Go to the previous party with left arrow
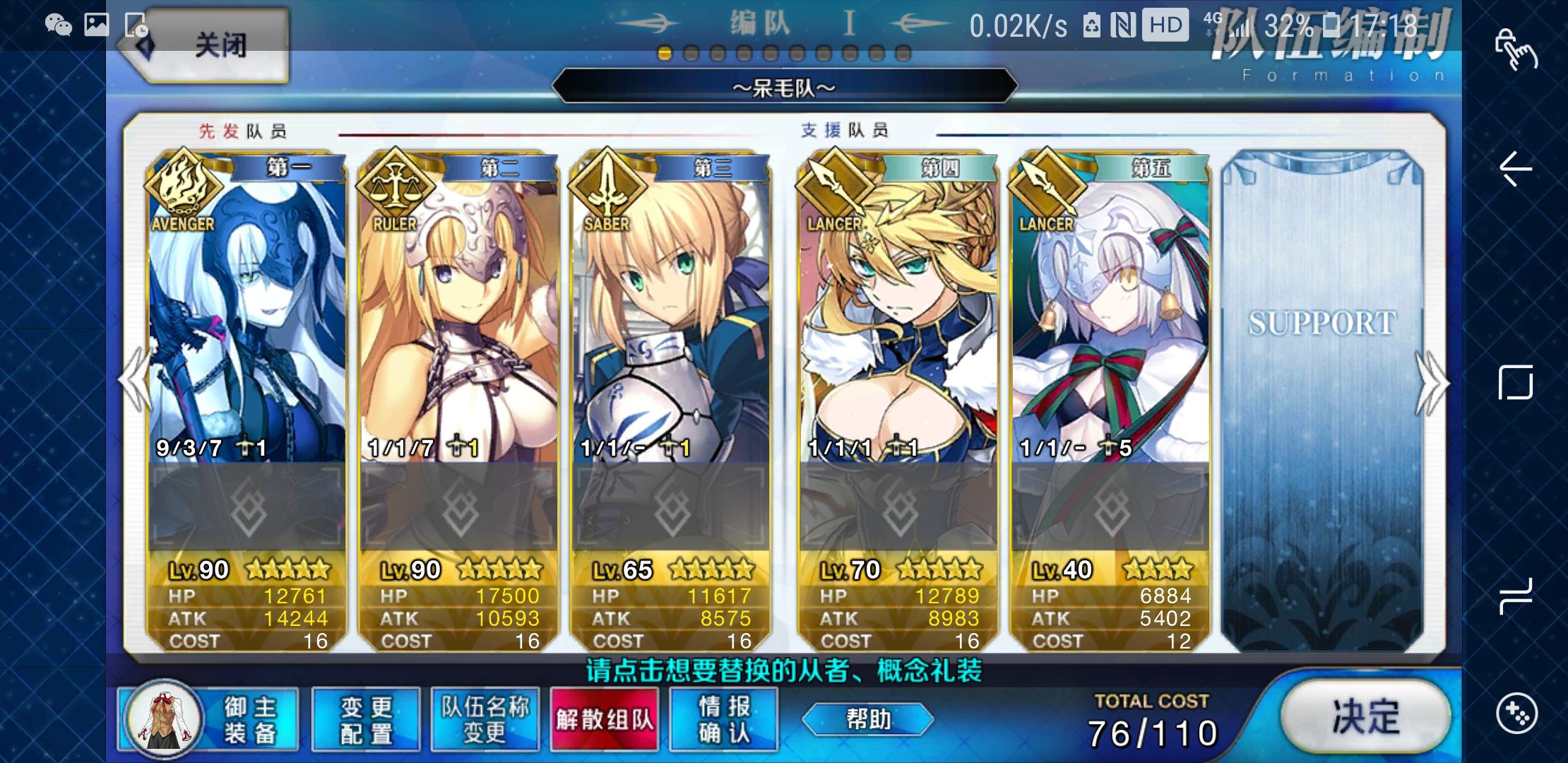Image resolution: width=1568 pixels, height=763 pixels. 134,381
